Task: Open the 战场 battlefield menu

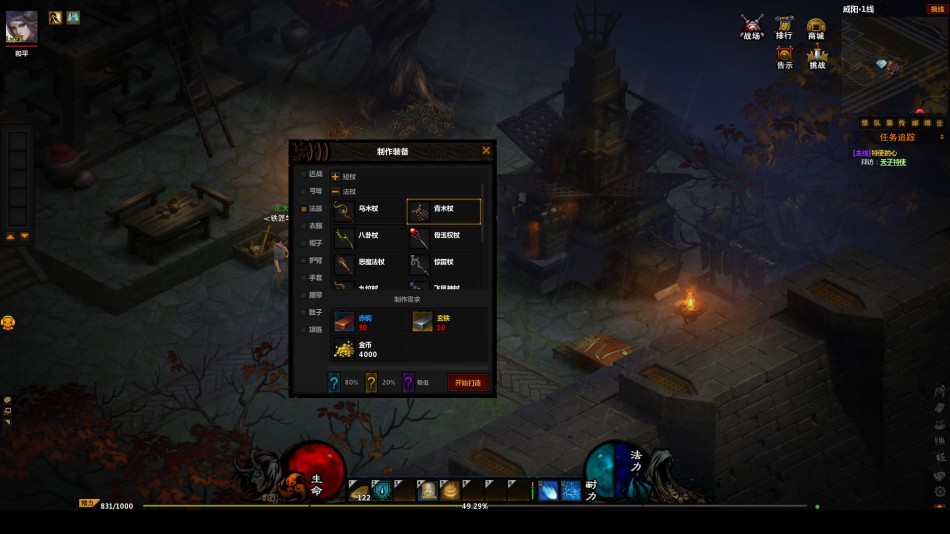Action: click(x=752, y=26)
